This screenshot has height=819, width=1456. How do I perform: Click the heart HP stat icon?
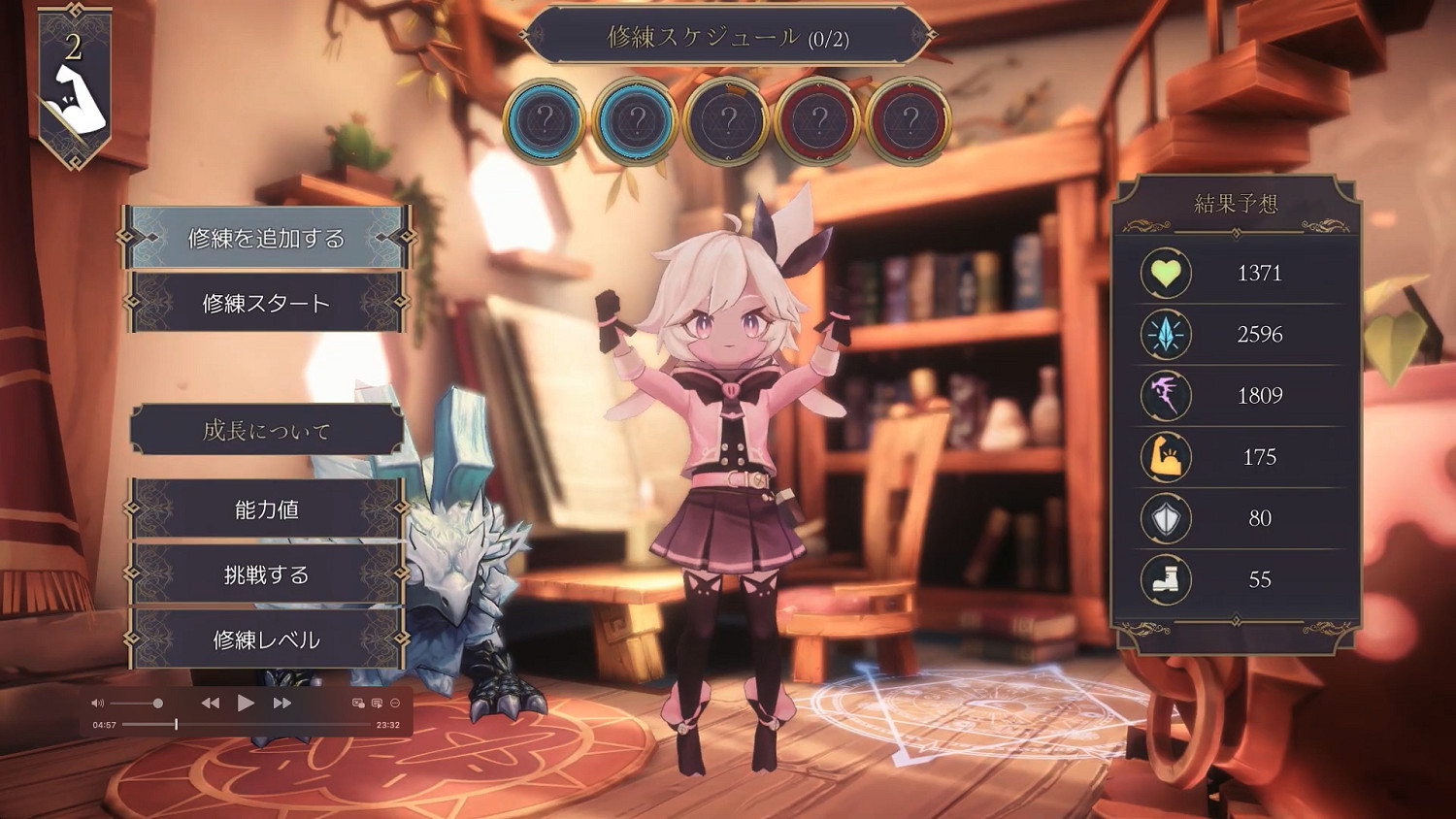1164,273
